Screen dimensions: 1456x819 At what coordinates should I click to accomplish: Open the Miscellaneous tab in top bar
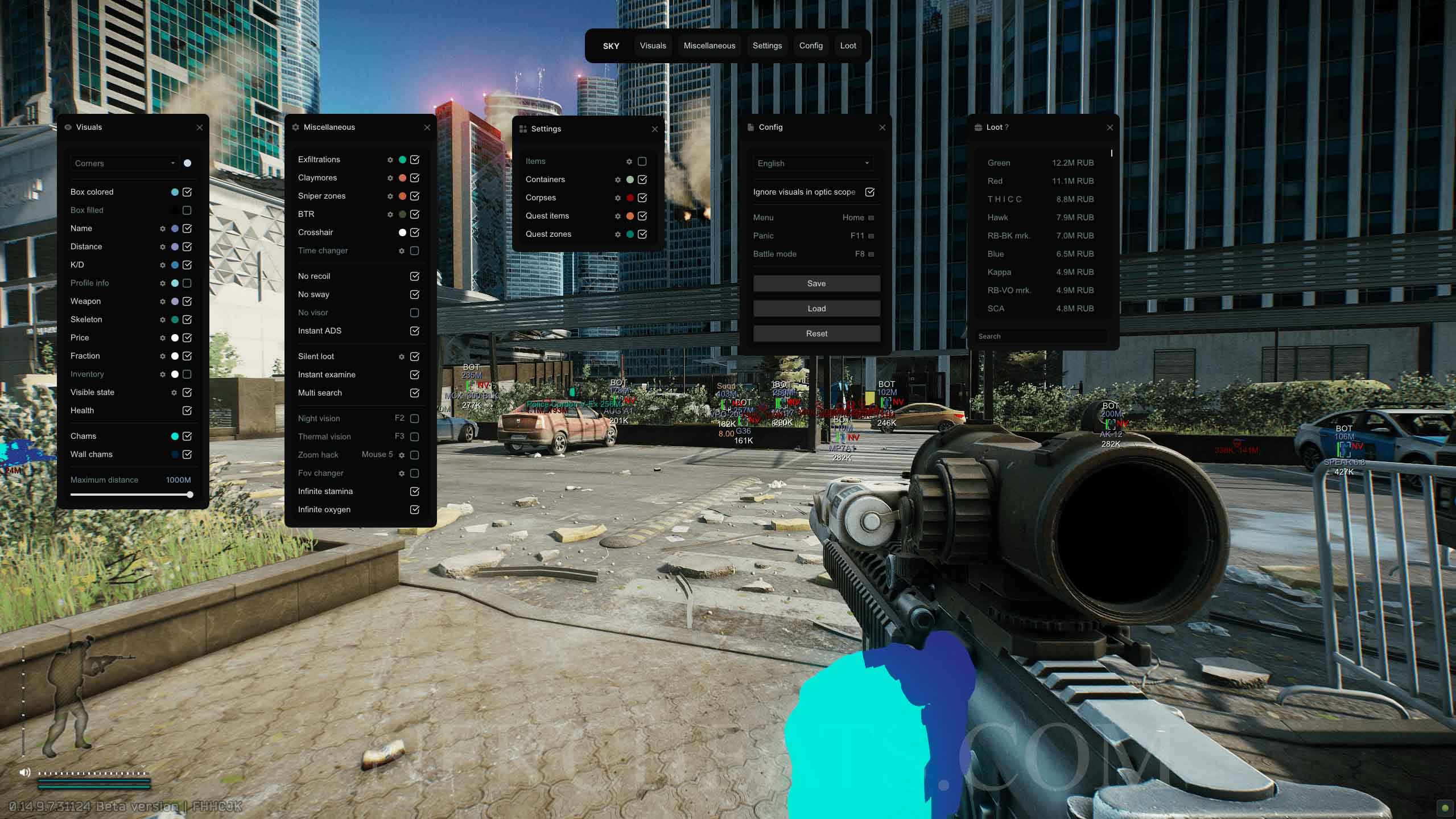pos(709,46)
